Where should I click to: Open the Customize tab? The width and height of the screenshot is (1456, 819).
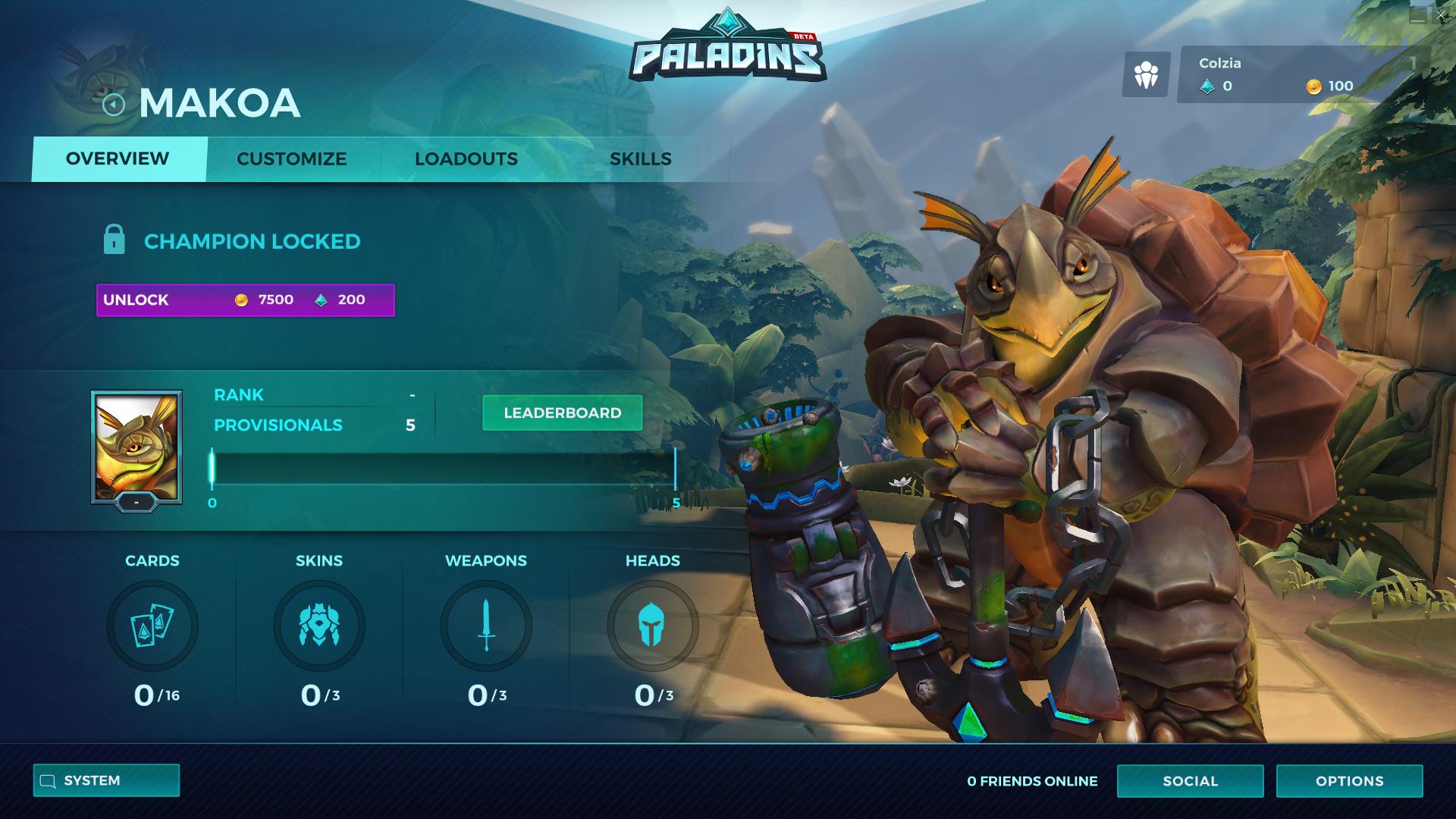coord(291,159)
